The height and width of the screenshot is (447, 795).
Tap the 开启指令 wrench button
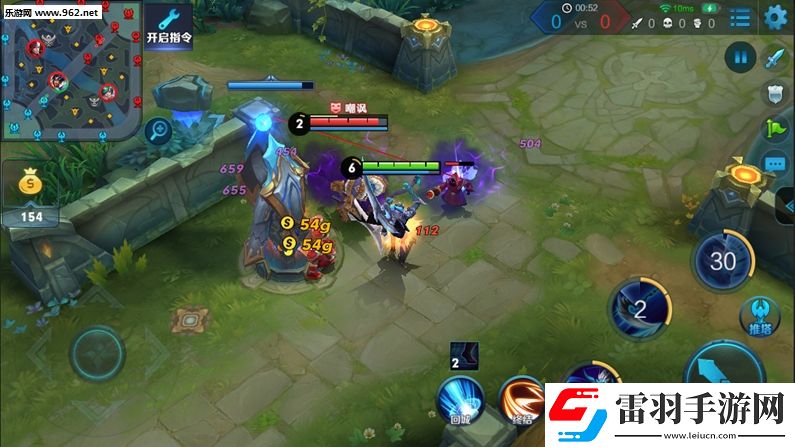click(169, 25)
